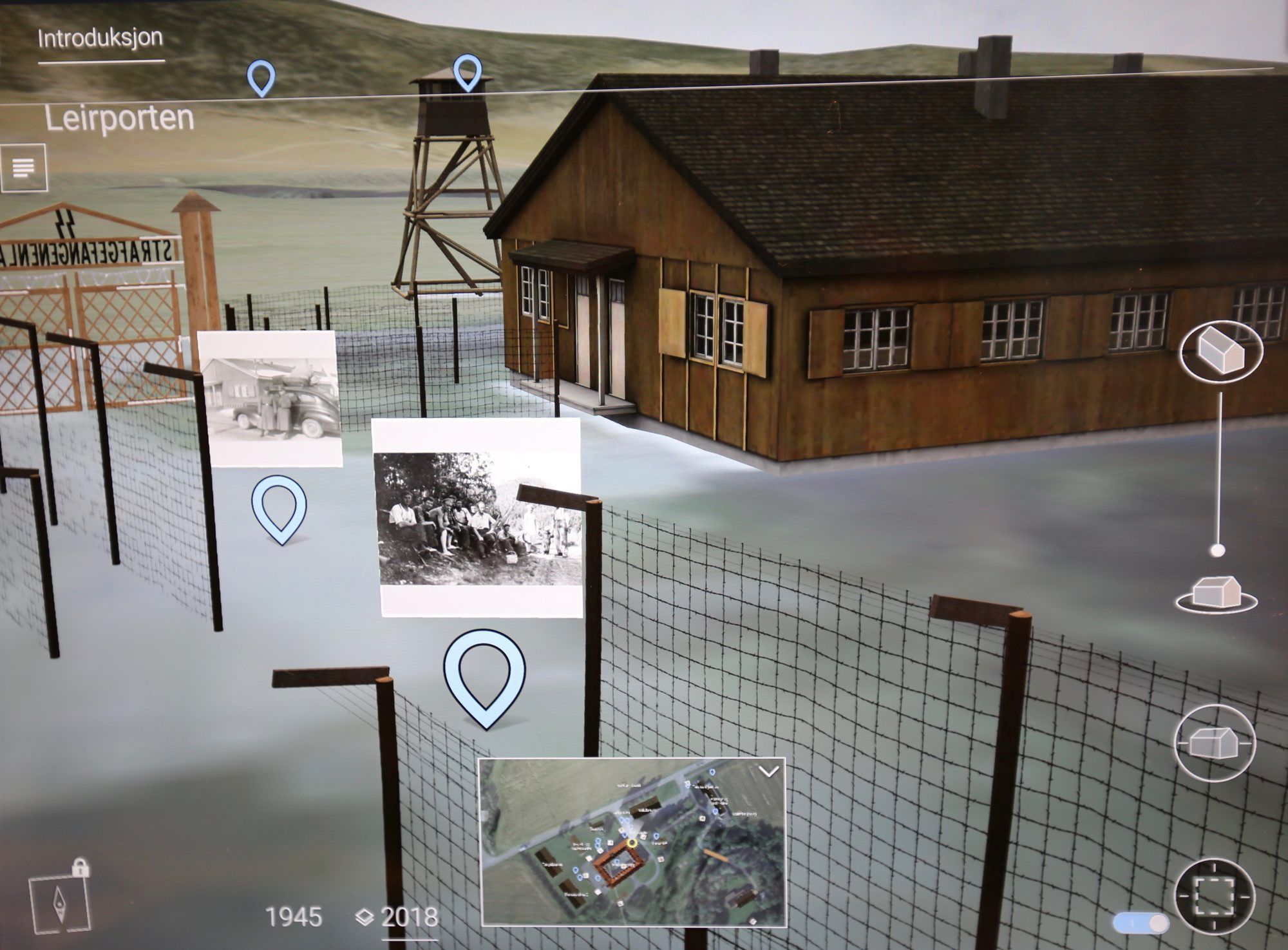
Task: Open the group of prisoners photo
Action: click(477, 518)
